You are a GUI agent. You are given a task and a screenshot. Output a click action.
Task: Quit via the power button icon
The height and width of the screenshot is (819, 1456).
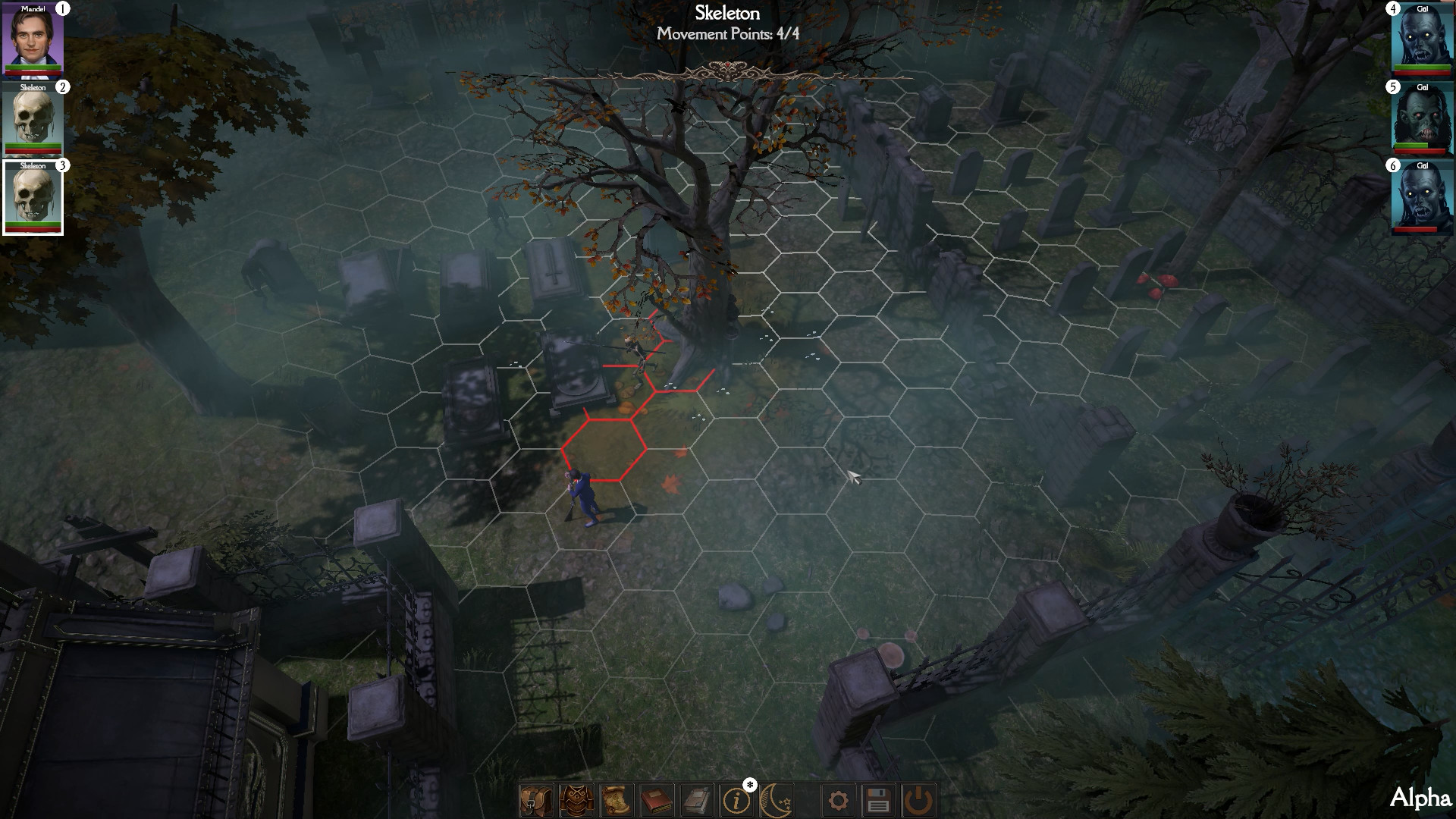point(921,799)
